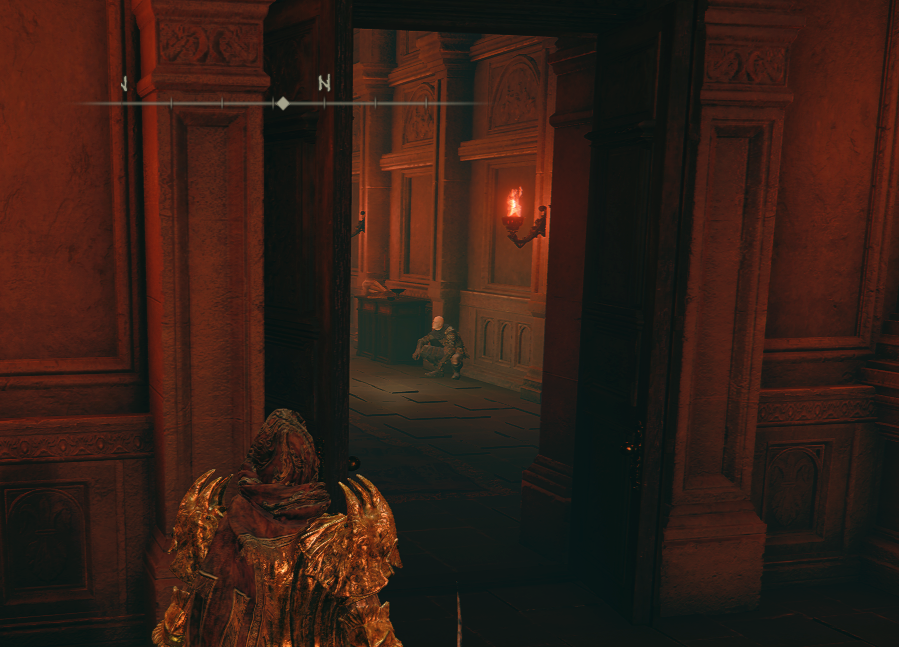
Task: Click the compass bar on the HUD
Action: point(283,102)
